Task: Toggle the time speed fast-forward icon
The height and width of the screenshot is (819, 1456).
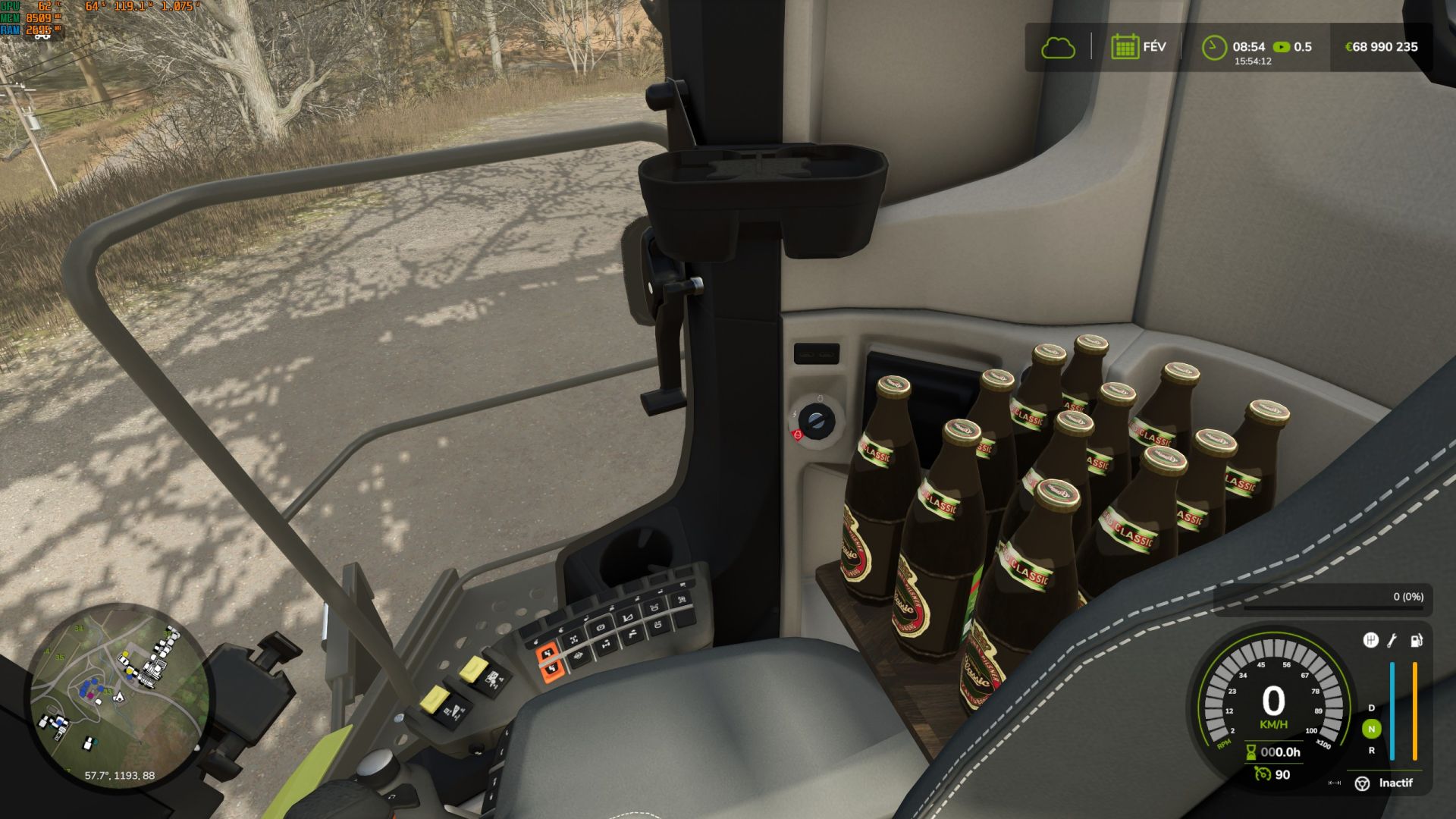Action: pyautogui.click(x=1282, y=47)
